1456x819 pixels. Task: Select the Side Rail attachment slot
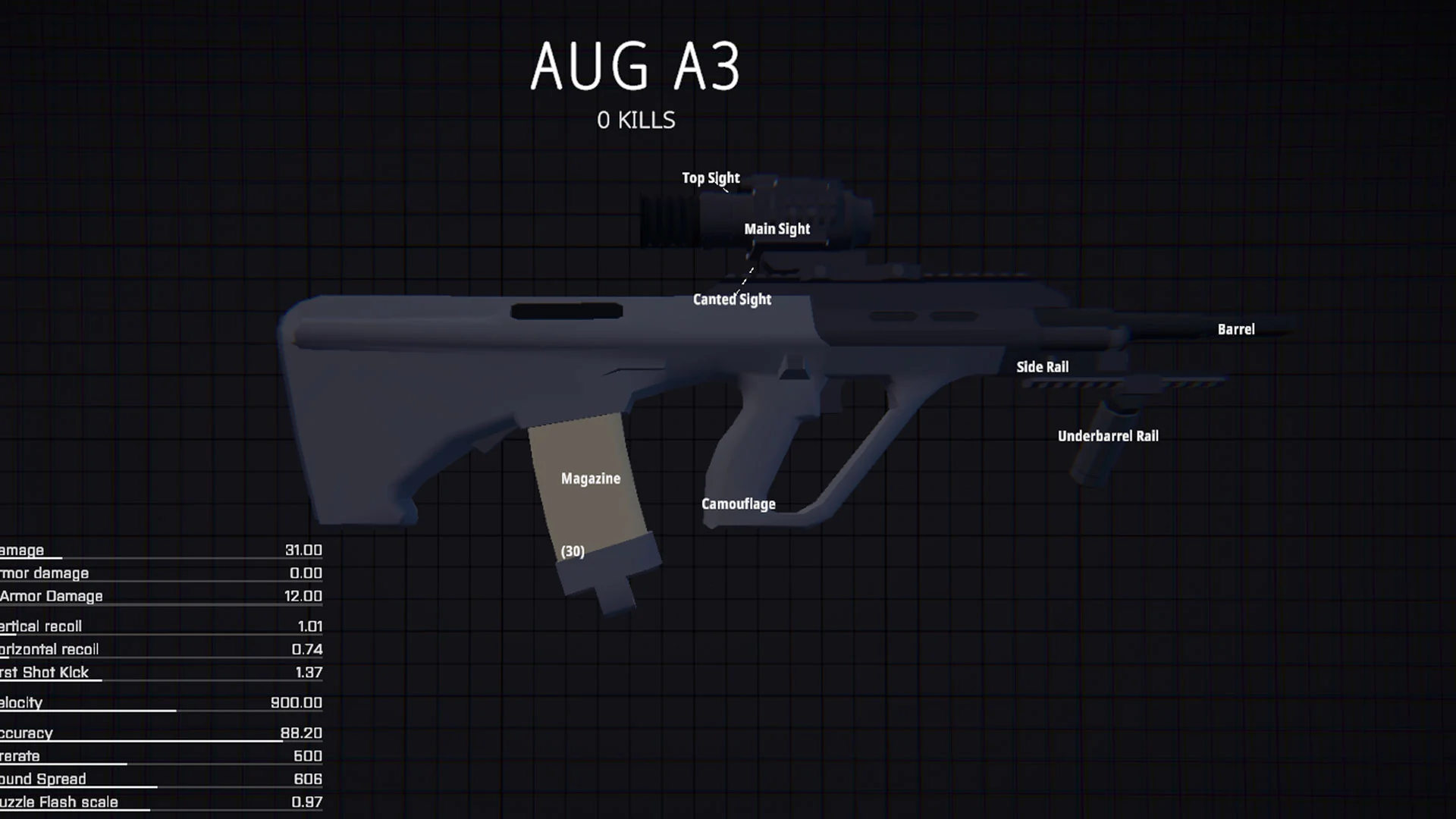coord(1043,366)
